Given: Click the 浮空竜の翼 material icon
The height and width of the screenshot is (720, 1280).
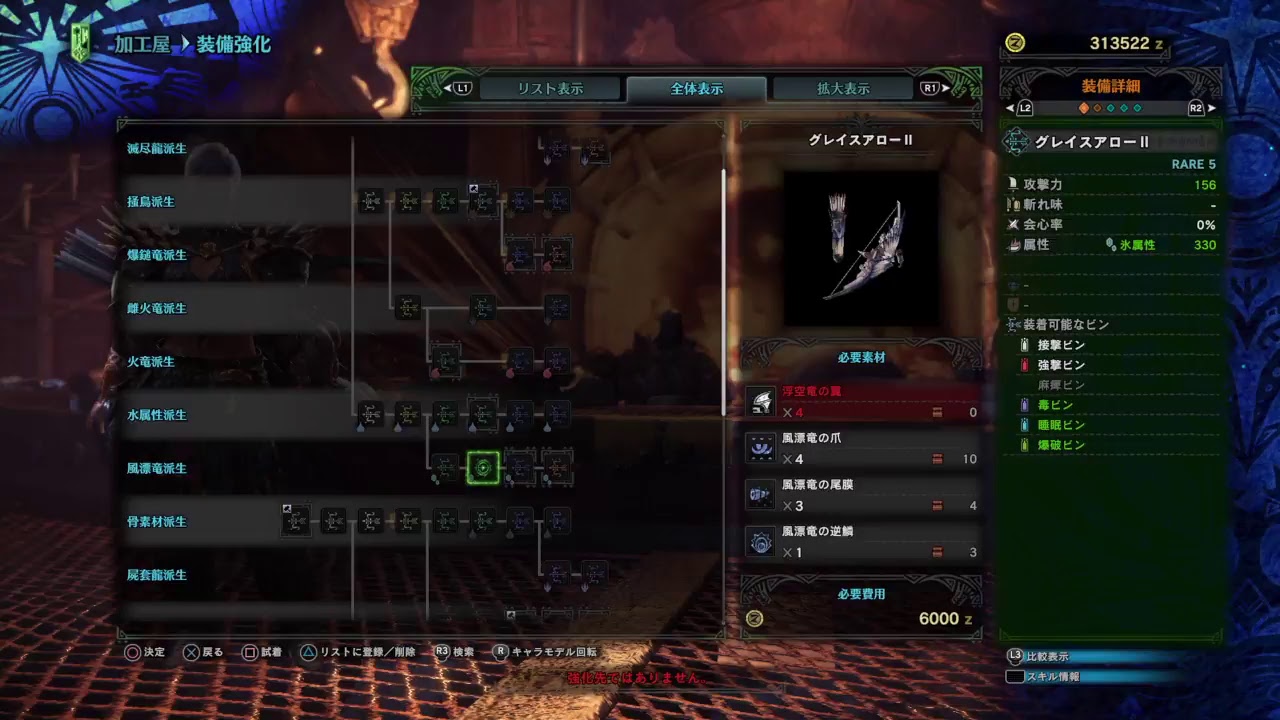Looking at the screenshot, I should point(762,400).
